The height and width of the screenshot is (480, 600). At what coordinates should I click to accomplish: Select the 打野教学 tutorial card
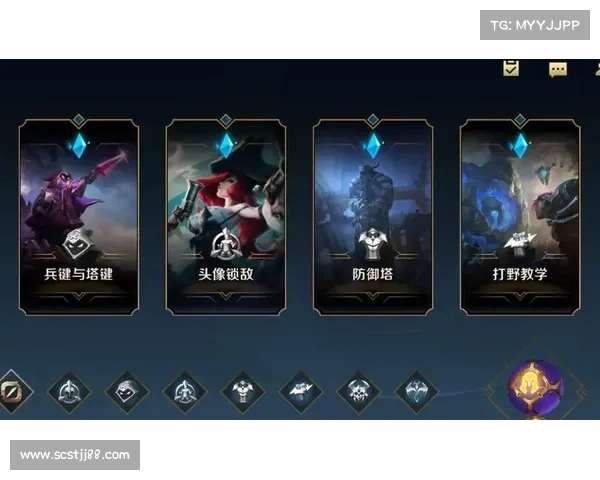[x=519, y=217]
